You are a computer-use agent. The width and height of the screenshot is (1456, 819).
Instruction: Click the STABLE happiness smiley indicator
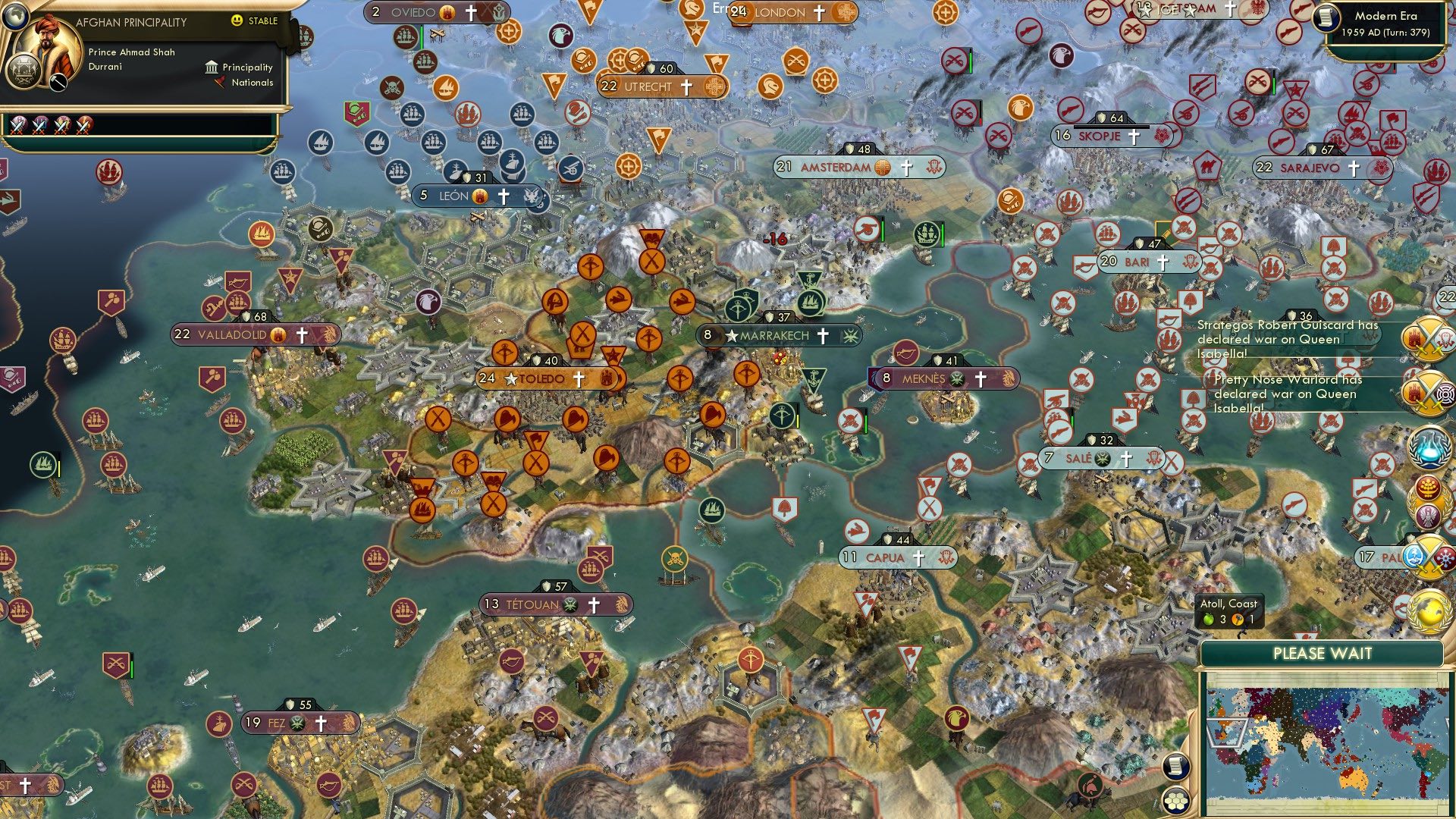(237, 20)
